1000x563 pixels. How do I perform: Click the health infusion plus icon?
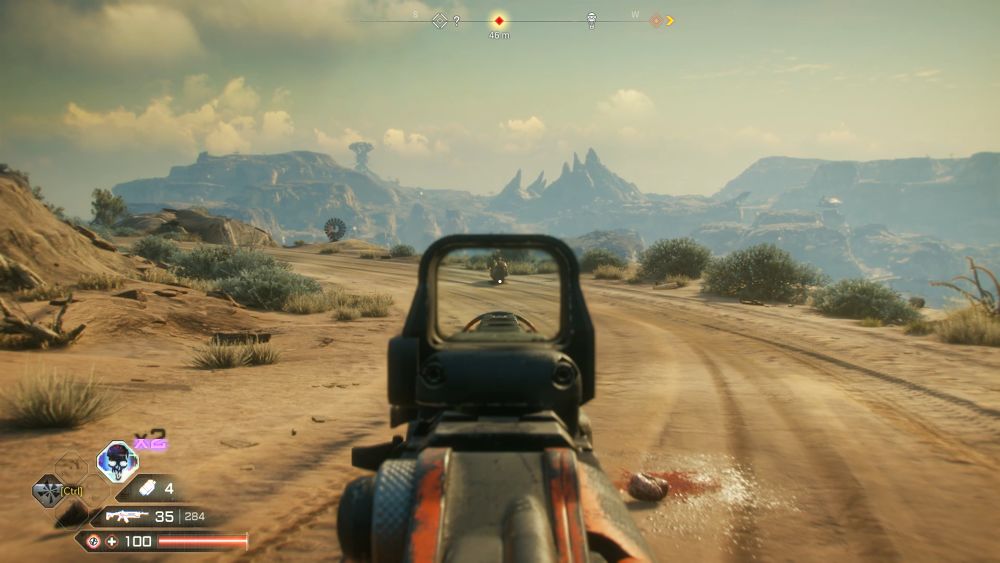pyautogui.click(x=113, y=541)
